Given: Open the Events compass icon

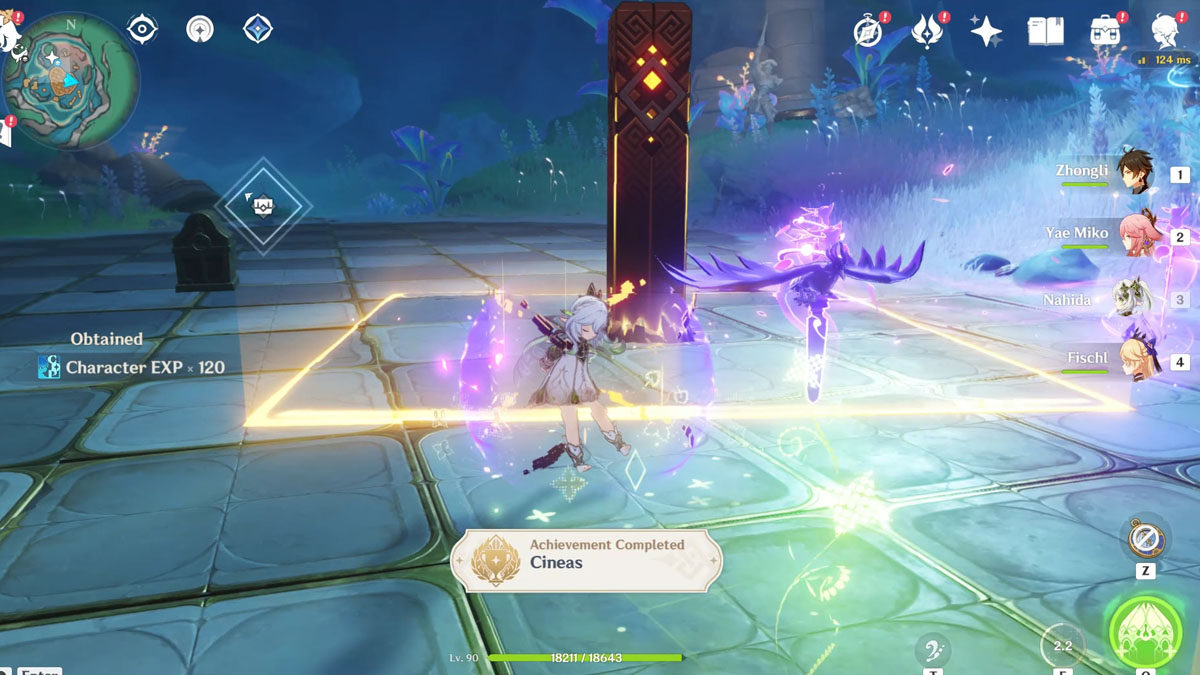Looking at the screenshot, I should point(868,32).
